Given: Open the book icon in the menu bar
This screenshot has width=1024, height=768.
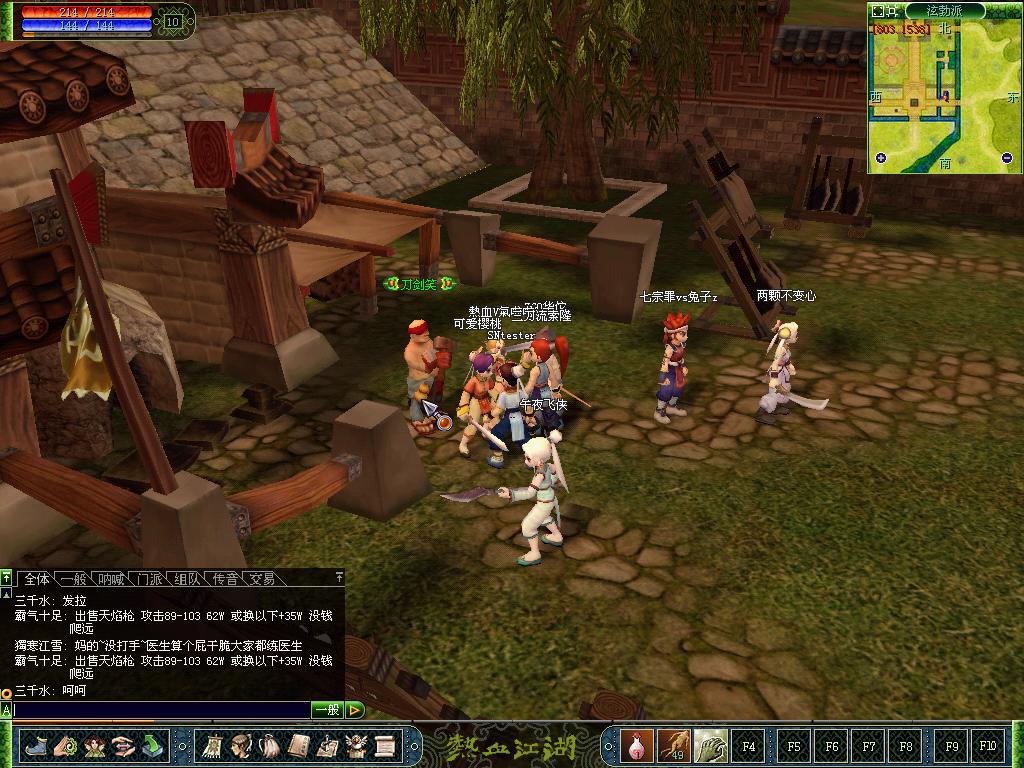Looking at the screenshot, I should tap(298, 745).
